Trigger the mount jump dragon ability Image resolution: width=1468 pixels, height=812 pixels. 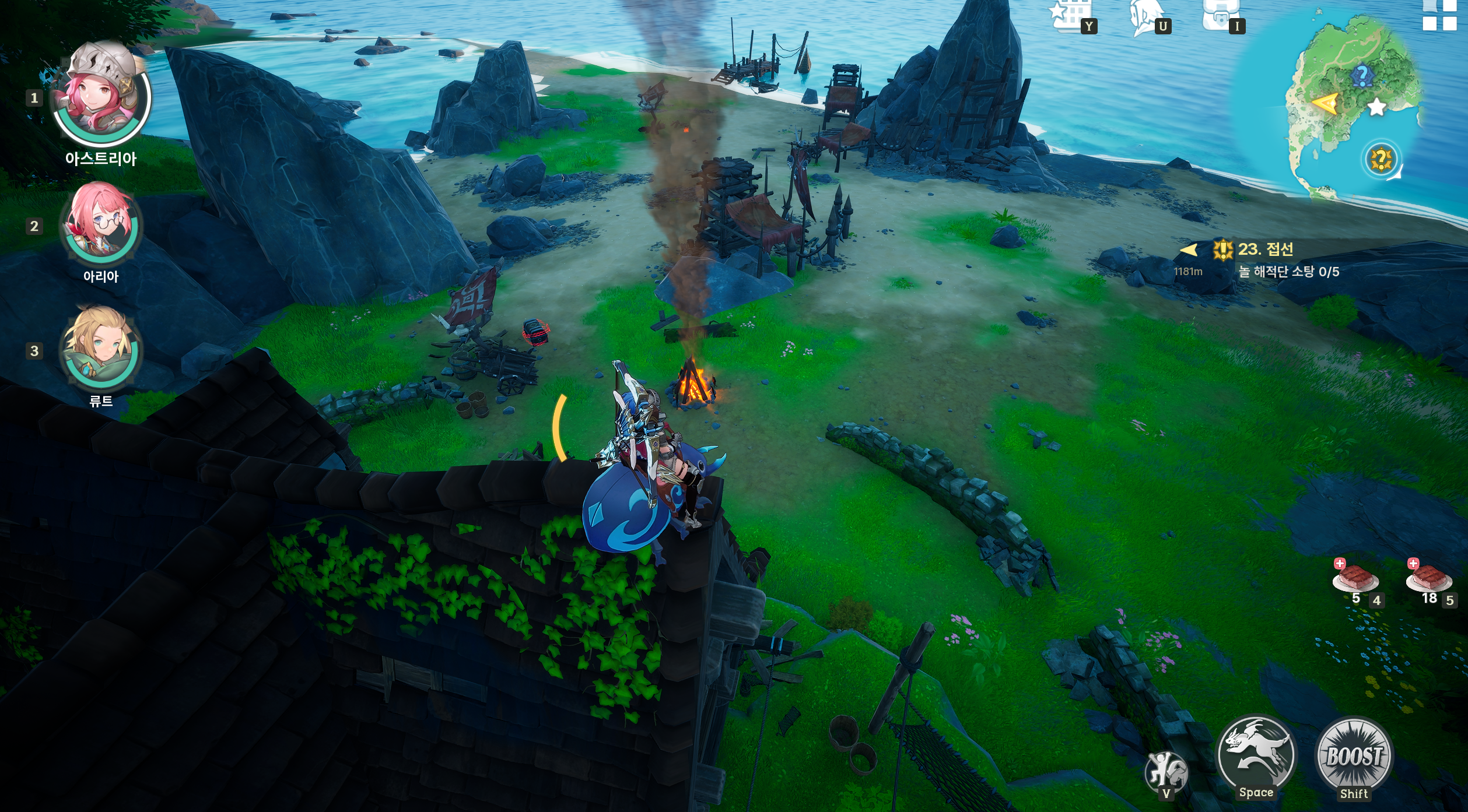tap(1256, 754)
